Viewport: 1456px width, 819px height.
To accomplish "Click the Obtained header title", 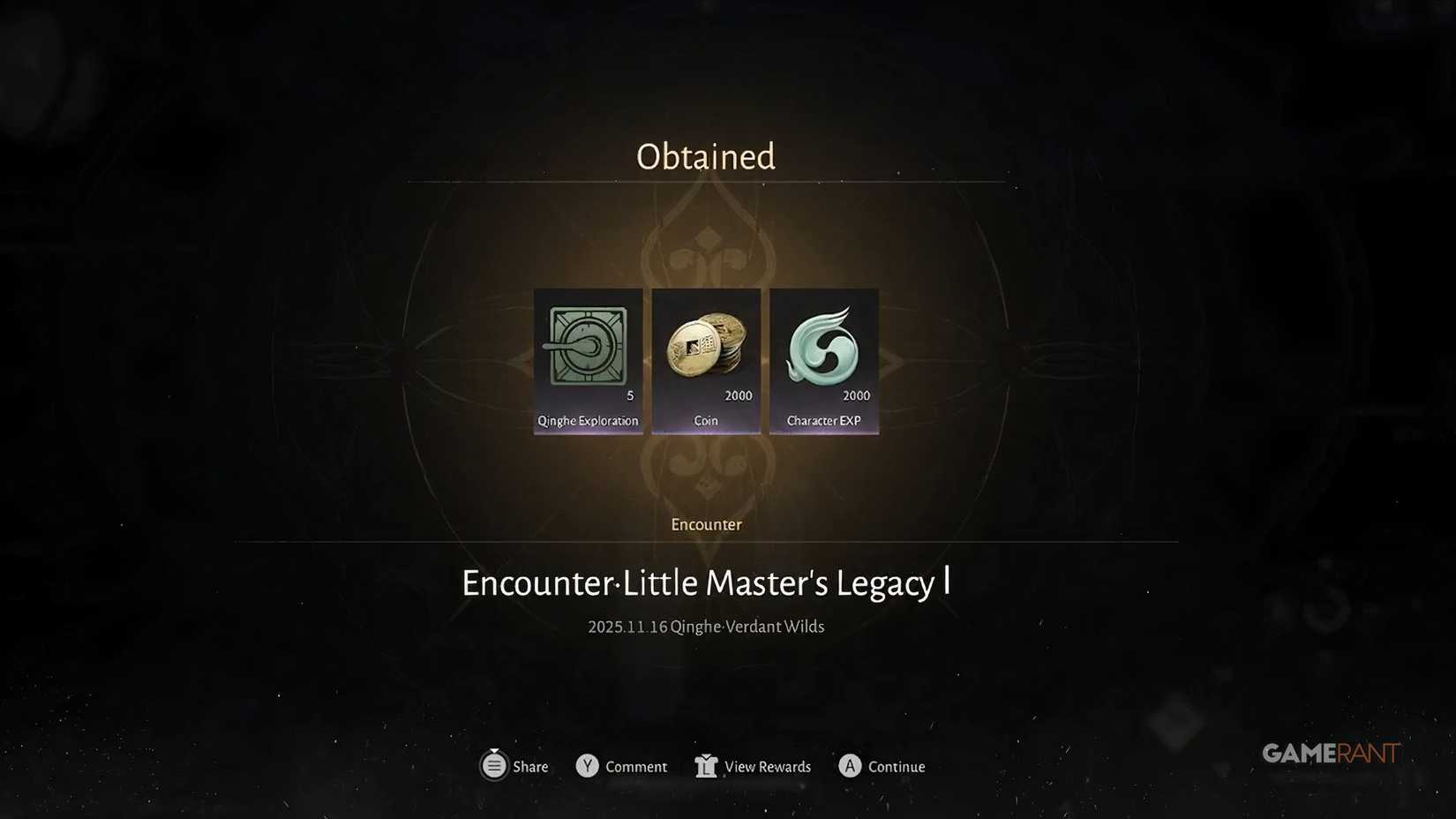I will [x=705, y=156].
